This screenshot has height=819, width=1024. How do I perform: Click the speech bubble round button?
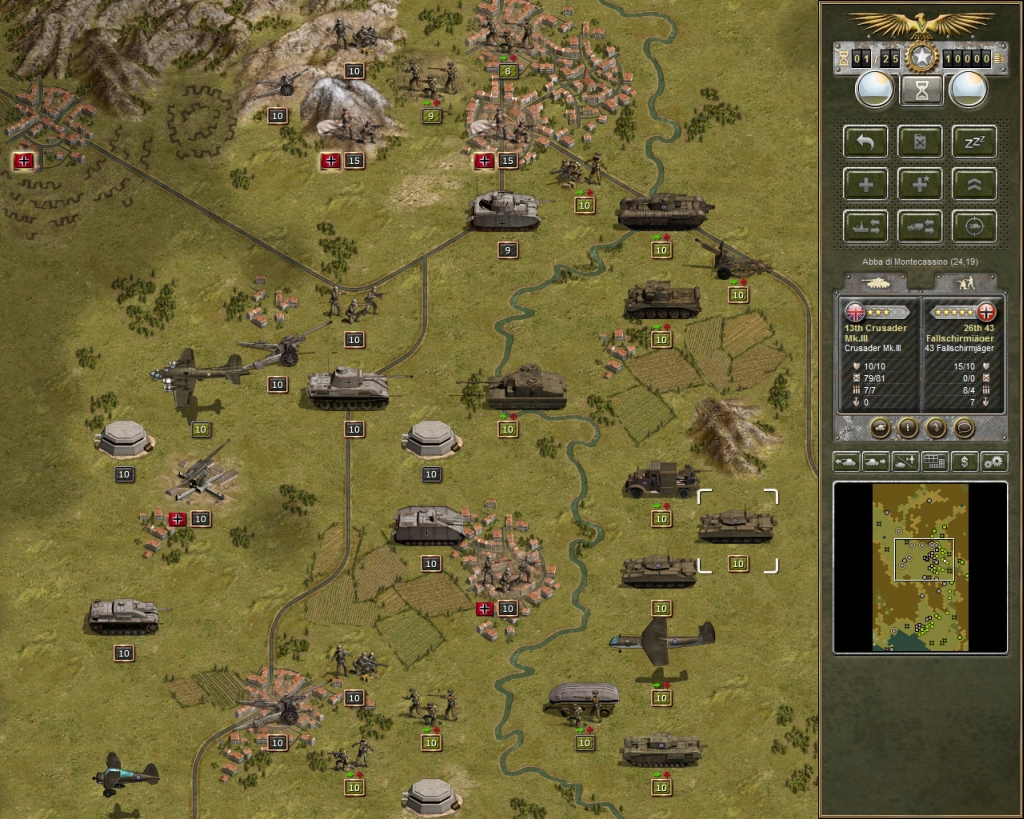964,428
